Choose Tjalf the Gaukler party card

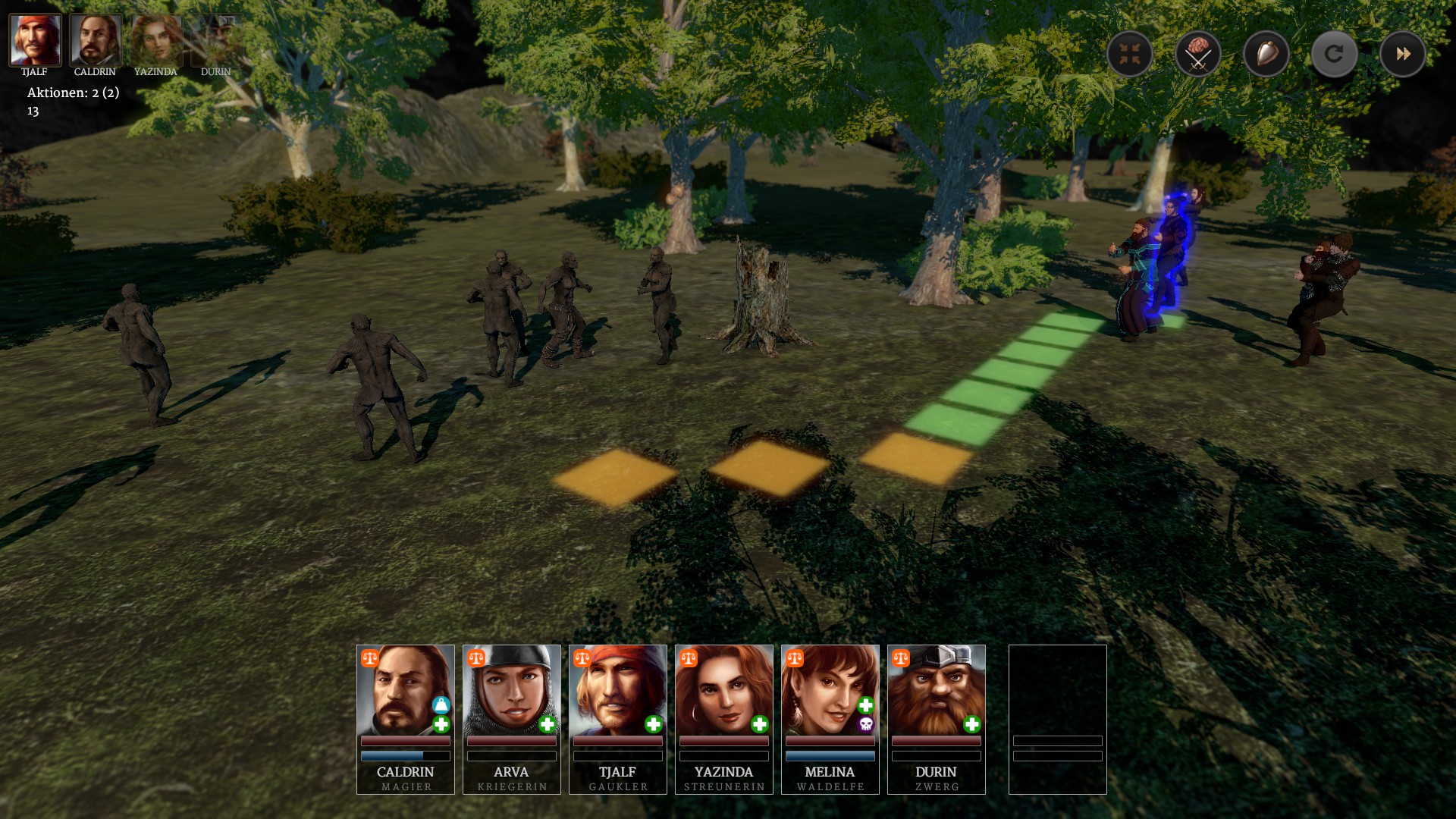point(618,719)
